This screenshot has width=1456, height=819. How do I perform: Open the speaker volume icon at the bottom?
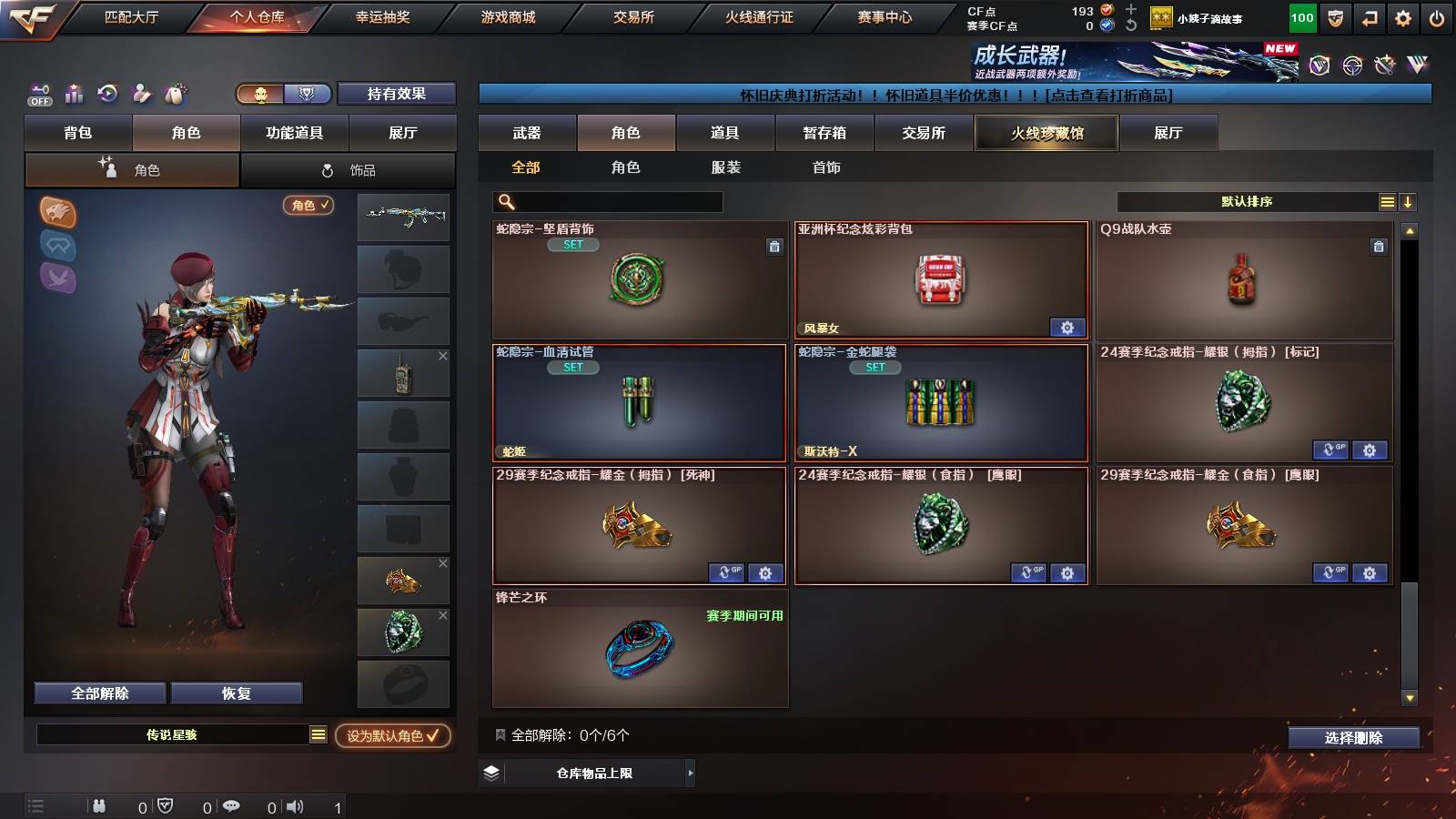(297, 806)
